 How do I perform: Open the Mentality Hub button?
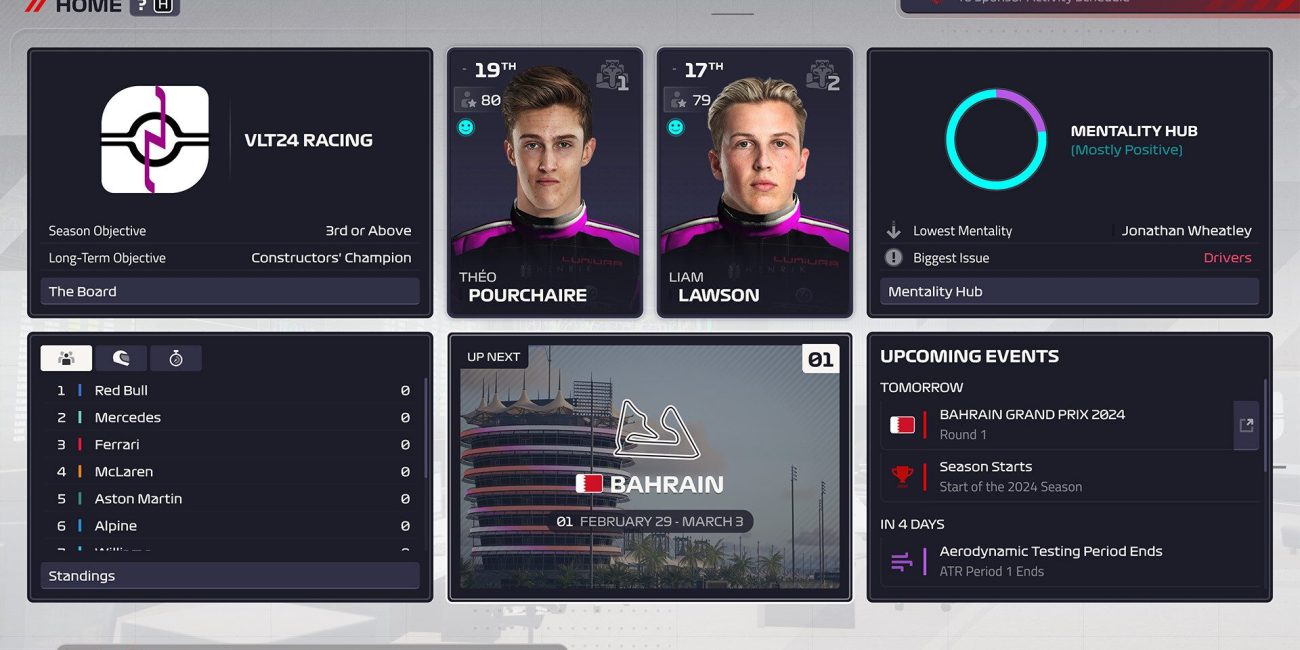(1069, 291)
